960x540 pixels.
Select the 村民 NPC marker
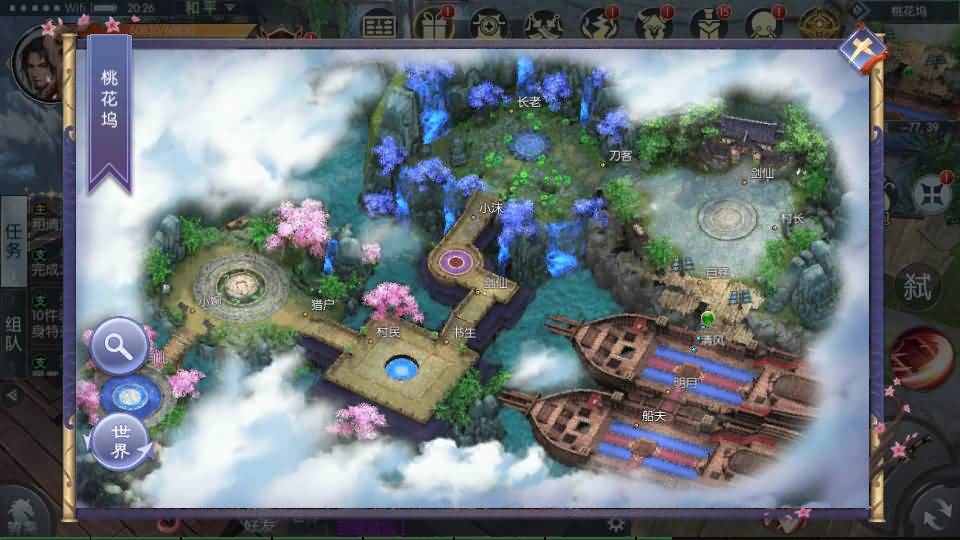388,331
